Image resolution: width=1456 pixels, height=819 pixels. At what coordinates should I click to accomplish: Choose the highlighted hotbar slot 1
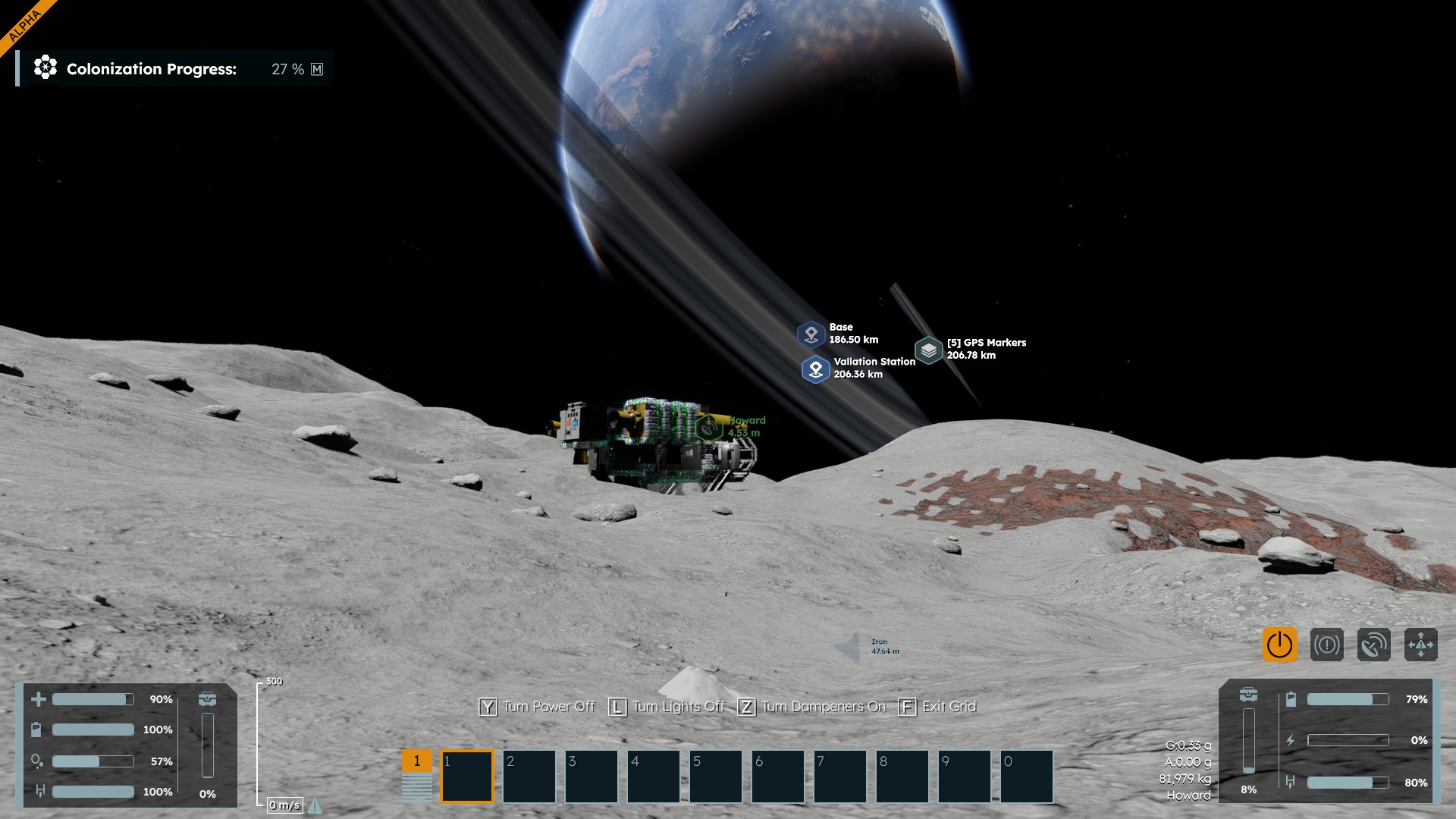click(467, 776)
